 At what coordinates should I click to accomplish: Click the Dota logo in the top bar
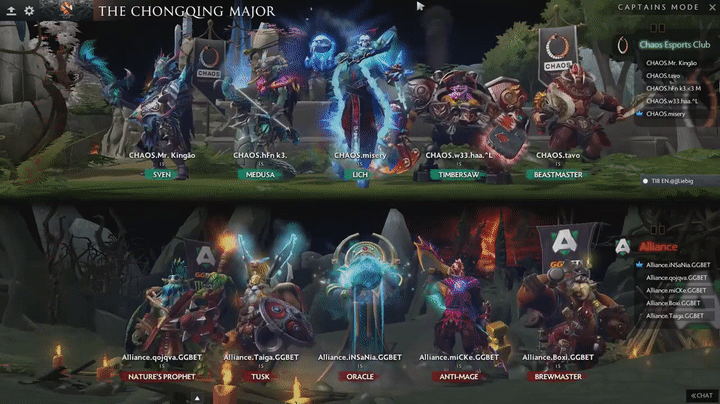(67, 10)
